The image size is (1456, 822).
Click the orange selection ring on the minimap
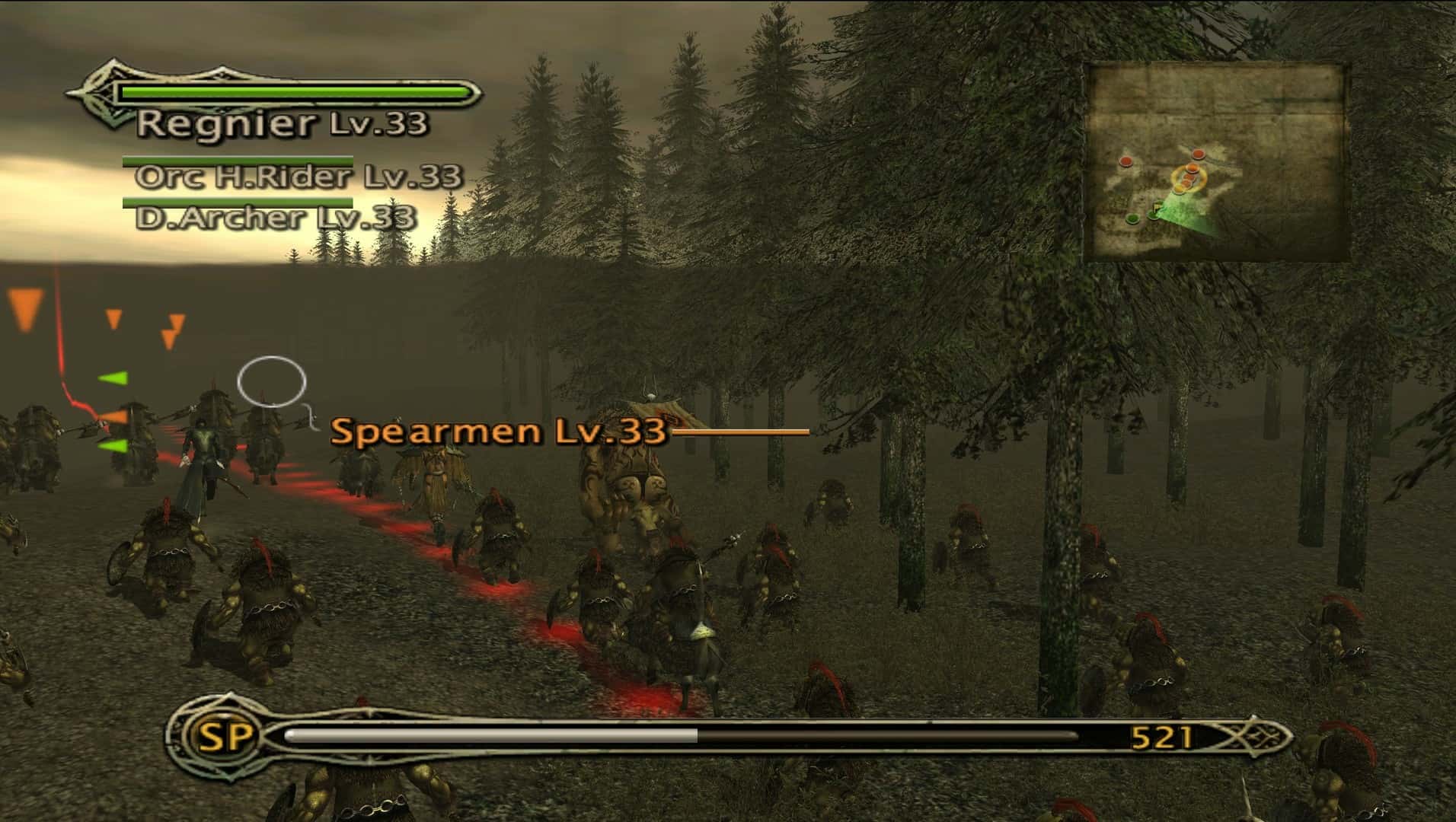[x=1189, y=179]
